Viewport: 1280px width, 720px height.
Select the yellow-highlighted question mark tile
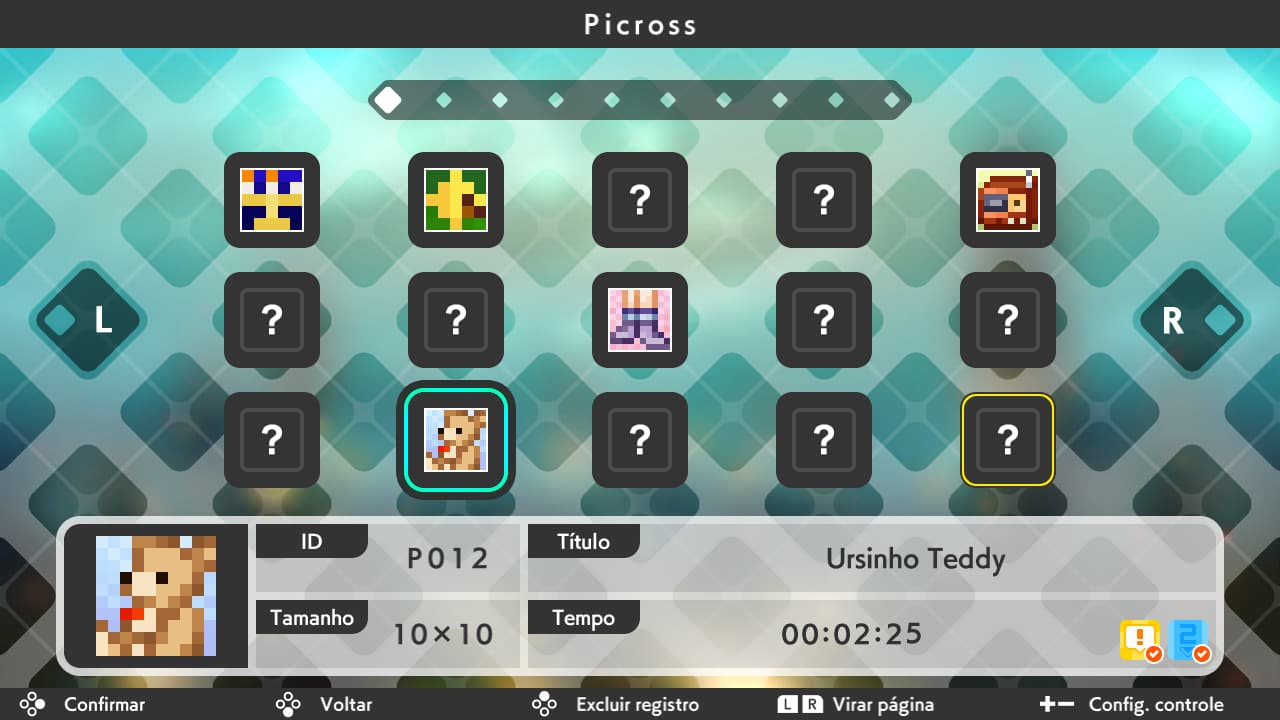(x=1007, y=440)
